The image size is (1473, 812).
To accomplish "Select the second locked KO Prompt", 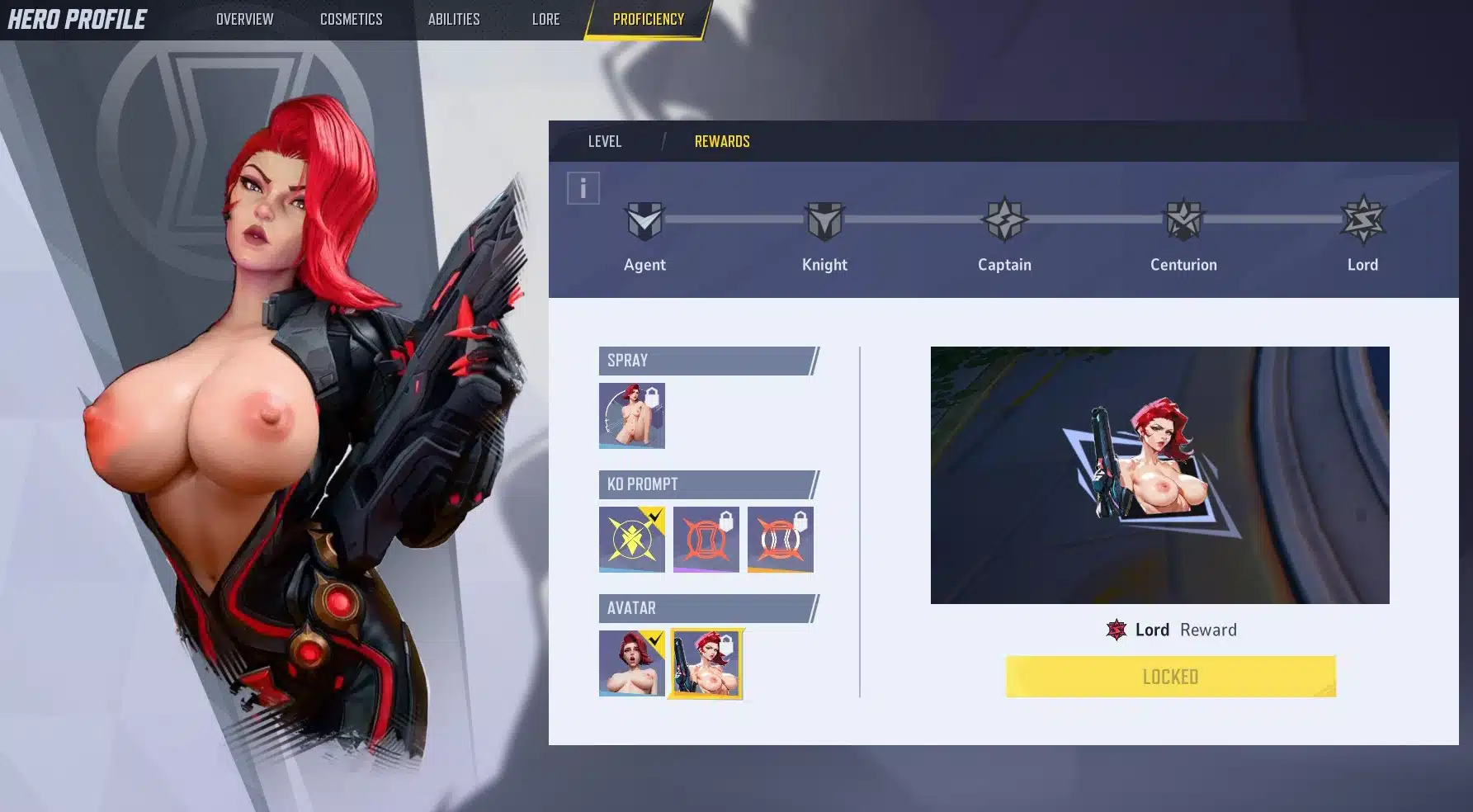I will [706, 539].
